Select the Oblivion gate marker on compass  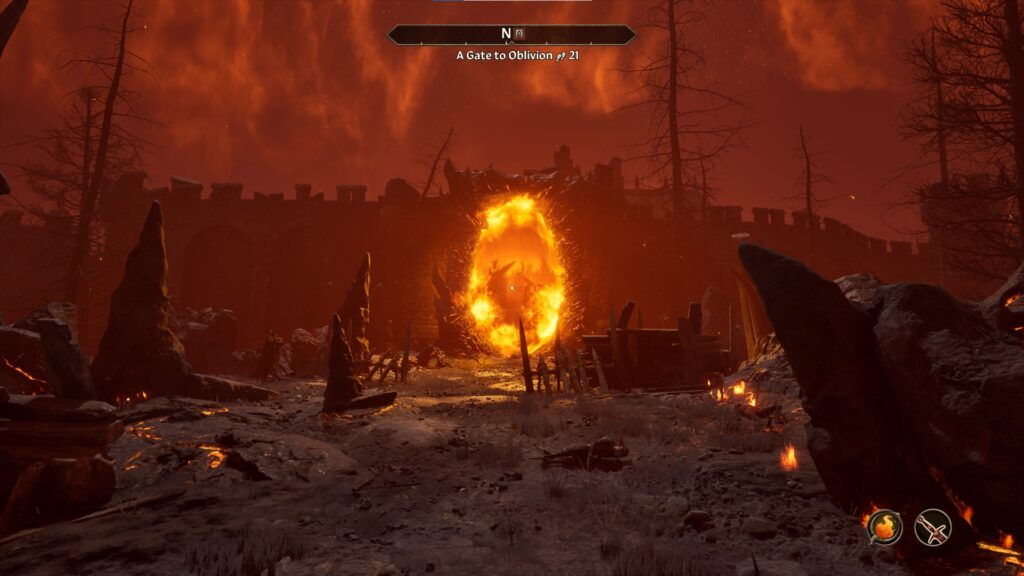tap(520, 35)
